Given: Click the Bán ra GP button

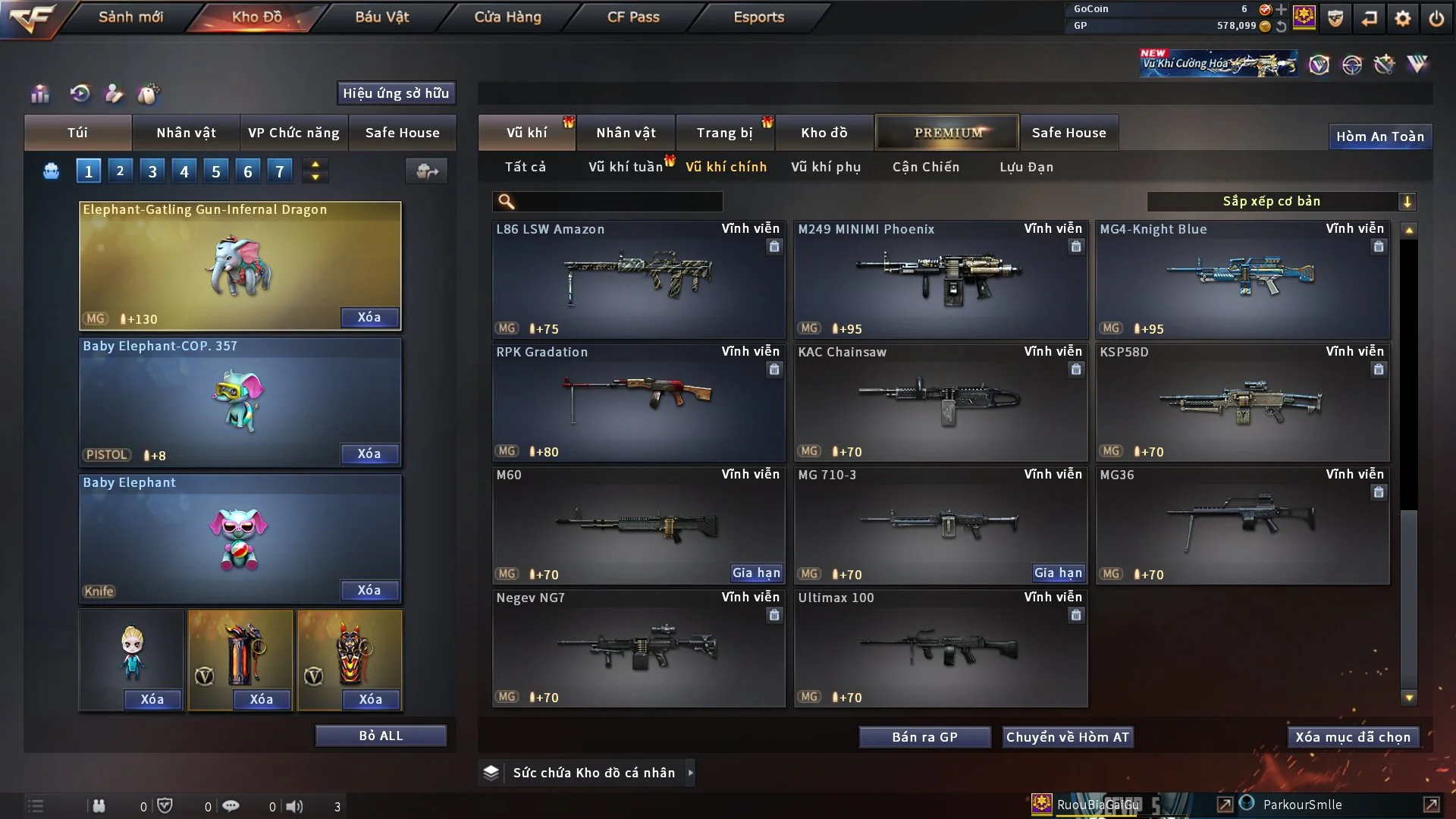Looking at the screenshot, I should click(x=924, y=737).
